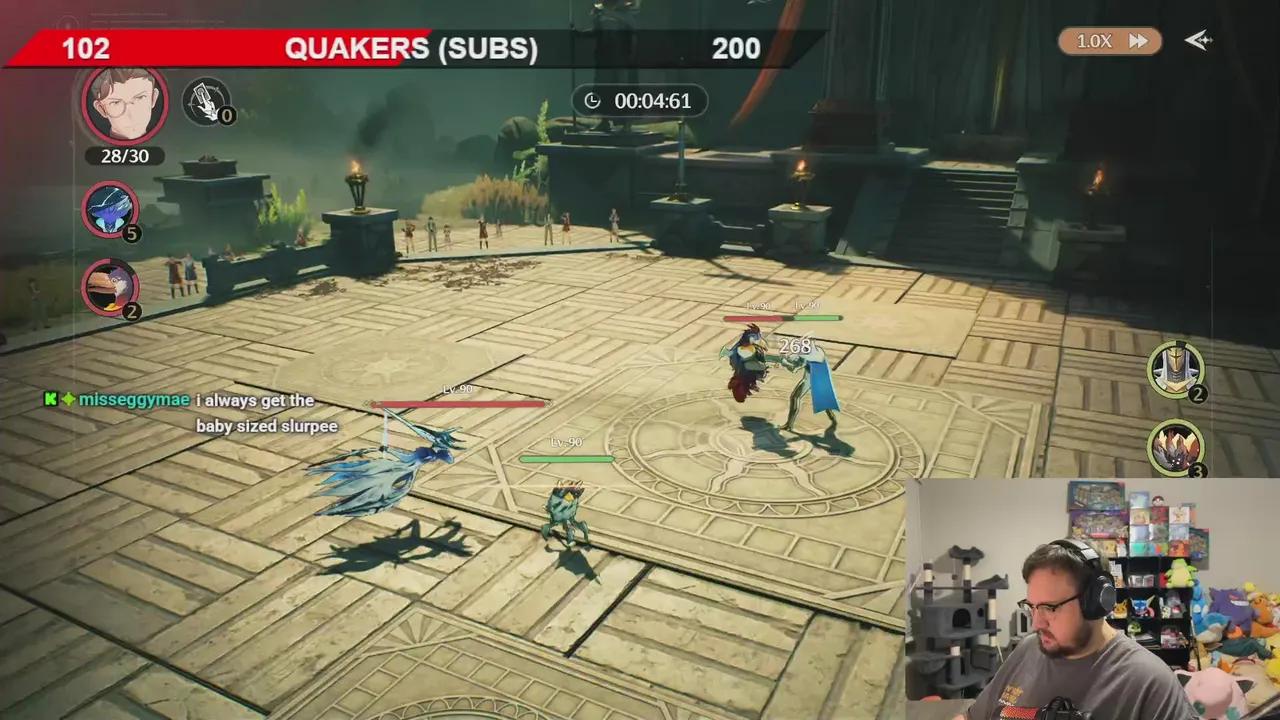The image size is (1280, 720).
Task: Activate the hand-holding-card skill icon
Action: click(x=205, y=100)
